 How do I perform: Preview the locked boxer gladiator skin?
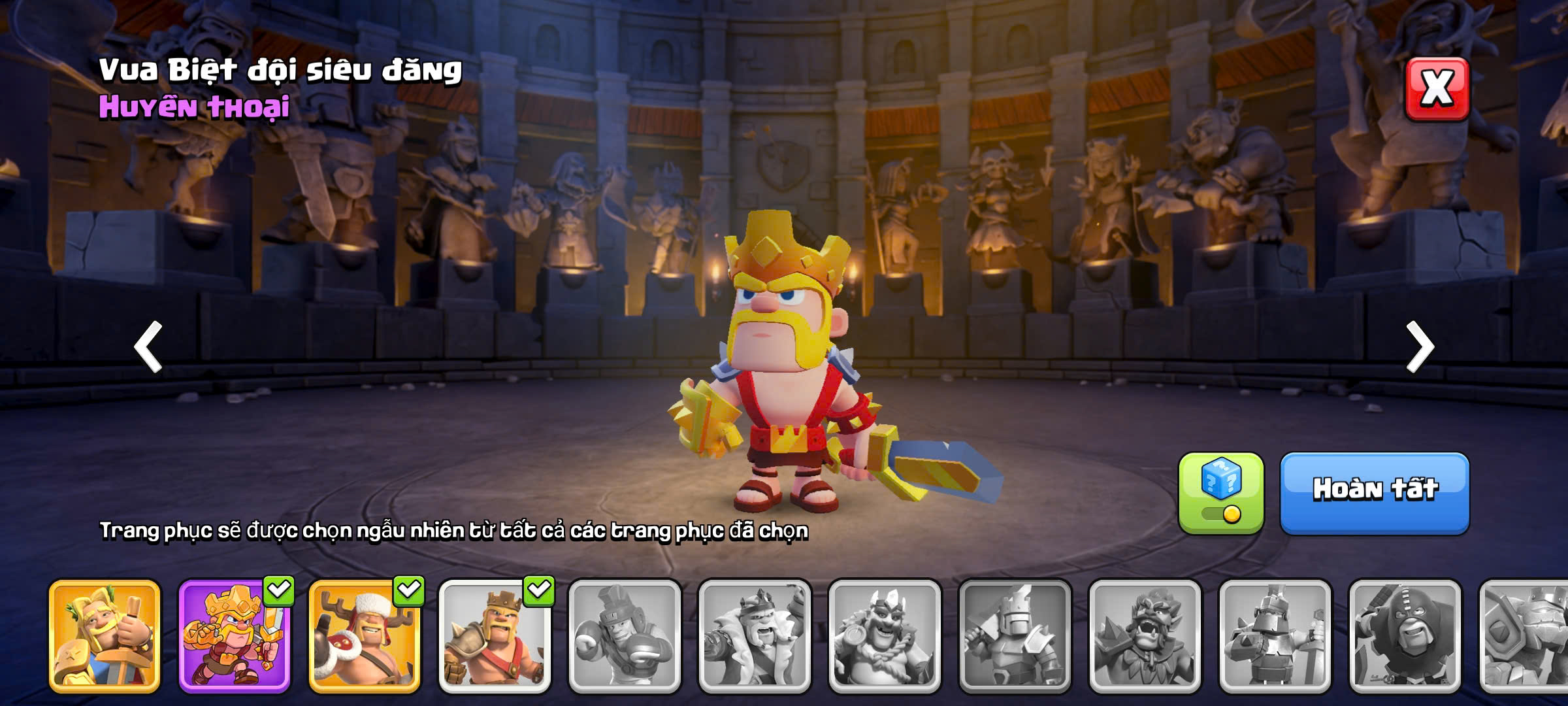click(x=624, y=636)
